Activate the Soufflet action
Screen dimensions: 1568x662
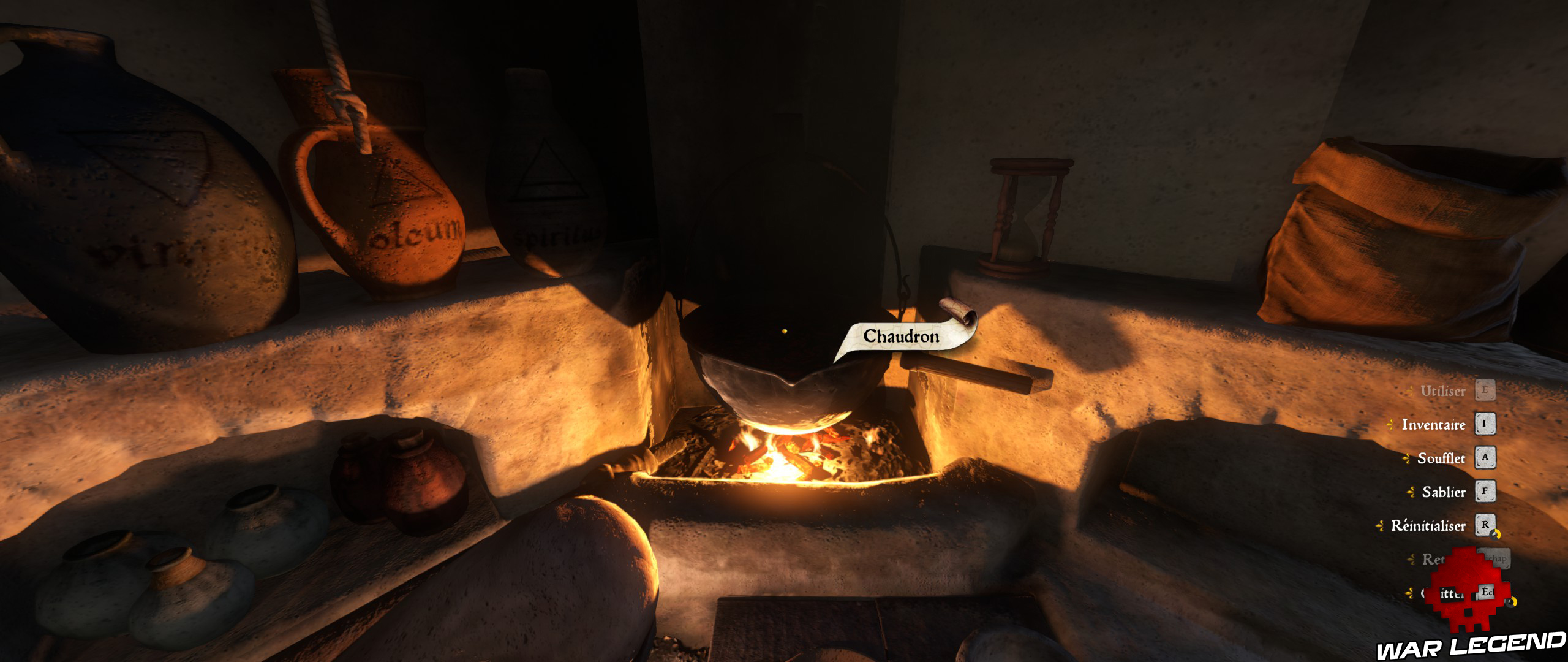point(1441,458)
